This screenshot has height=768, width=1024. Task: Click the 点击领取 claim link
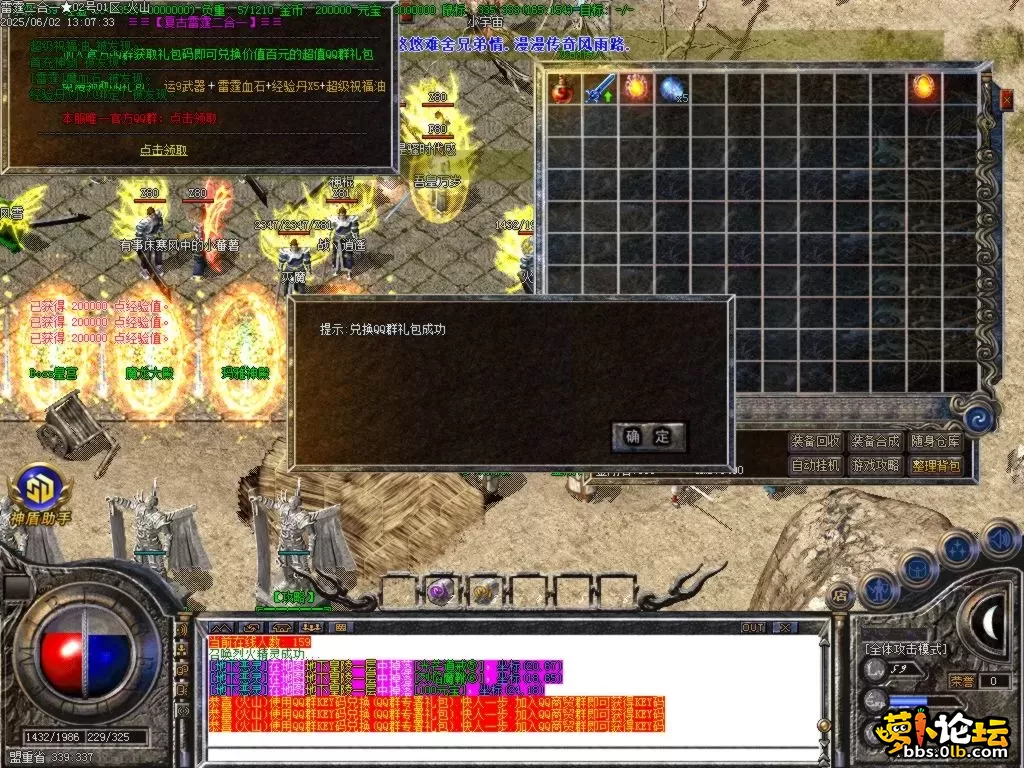click(x=163, y=150)
